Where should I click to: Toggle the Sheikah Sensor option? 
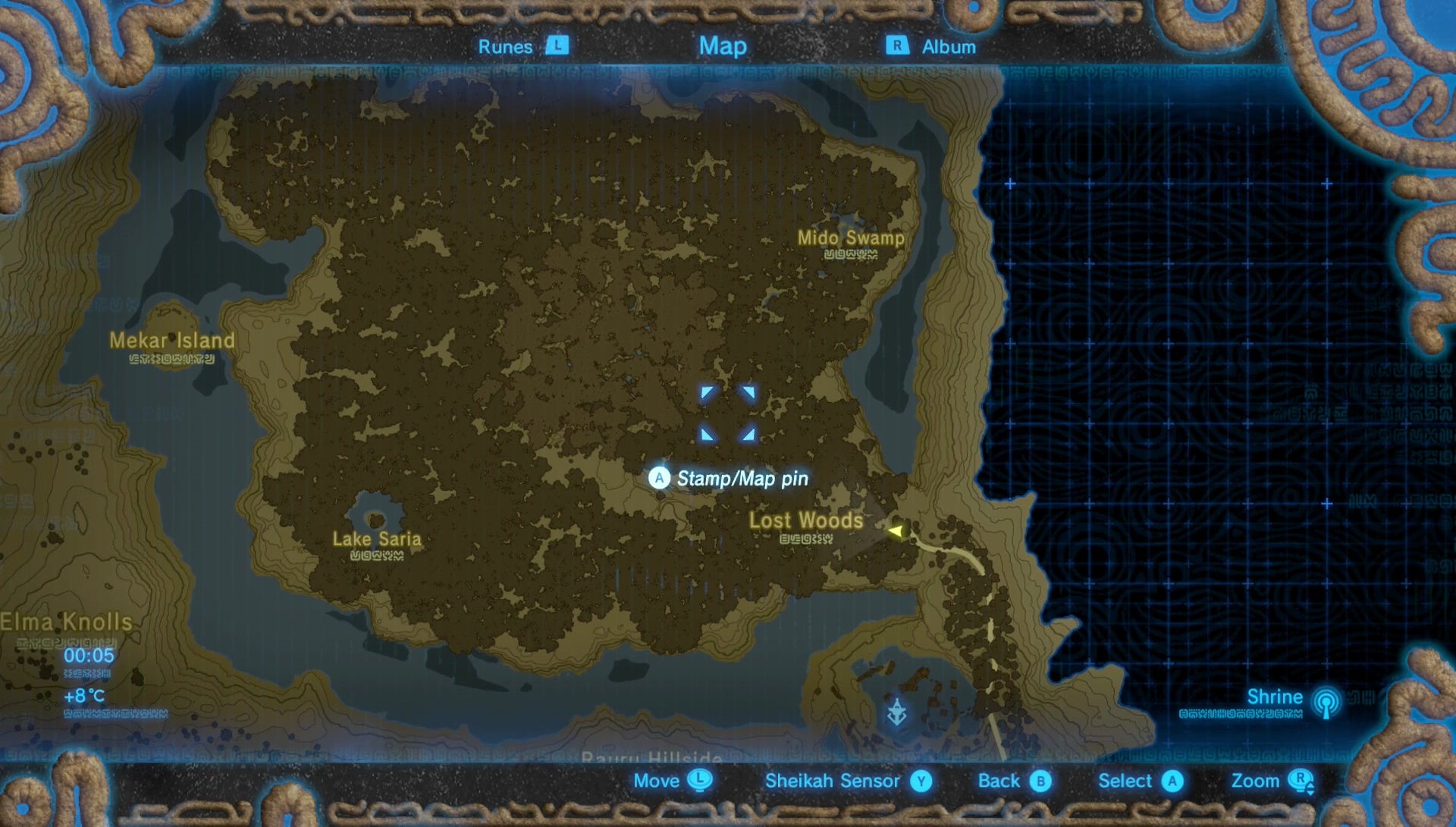point(833,781)
